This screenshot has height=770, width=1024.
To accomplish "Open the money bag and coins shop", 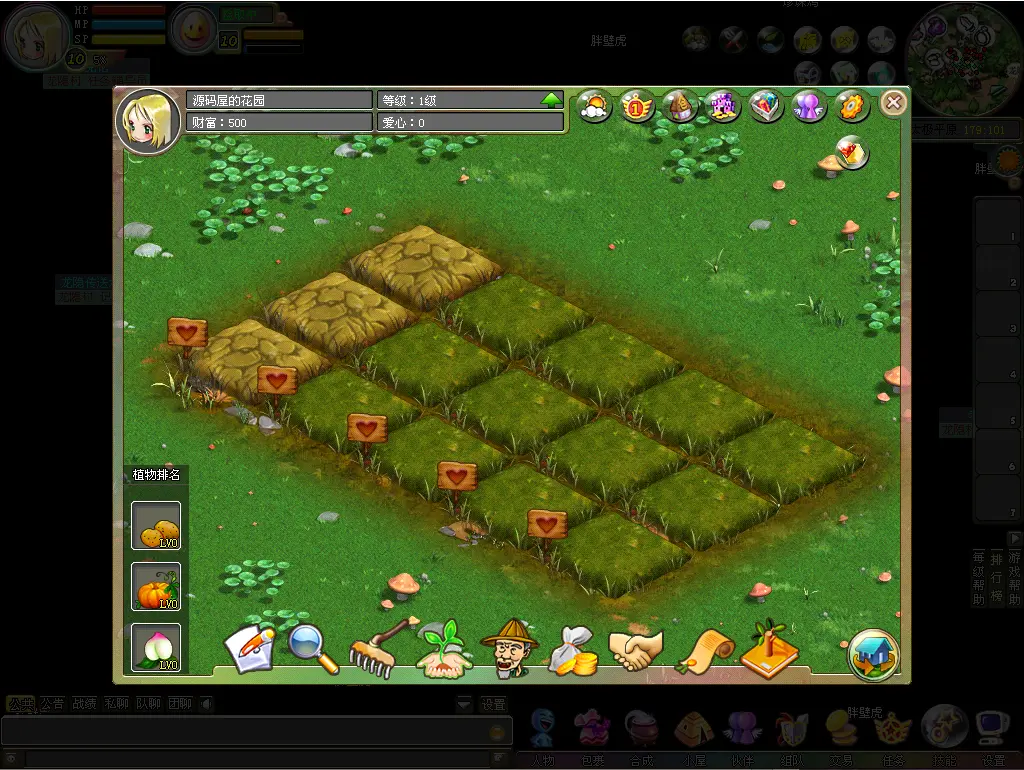I will [573, 650].
